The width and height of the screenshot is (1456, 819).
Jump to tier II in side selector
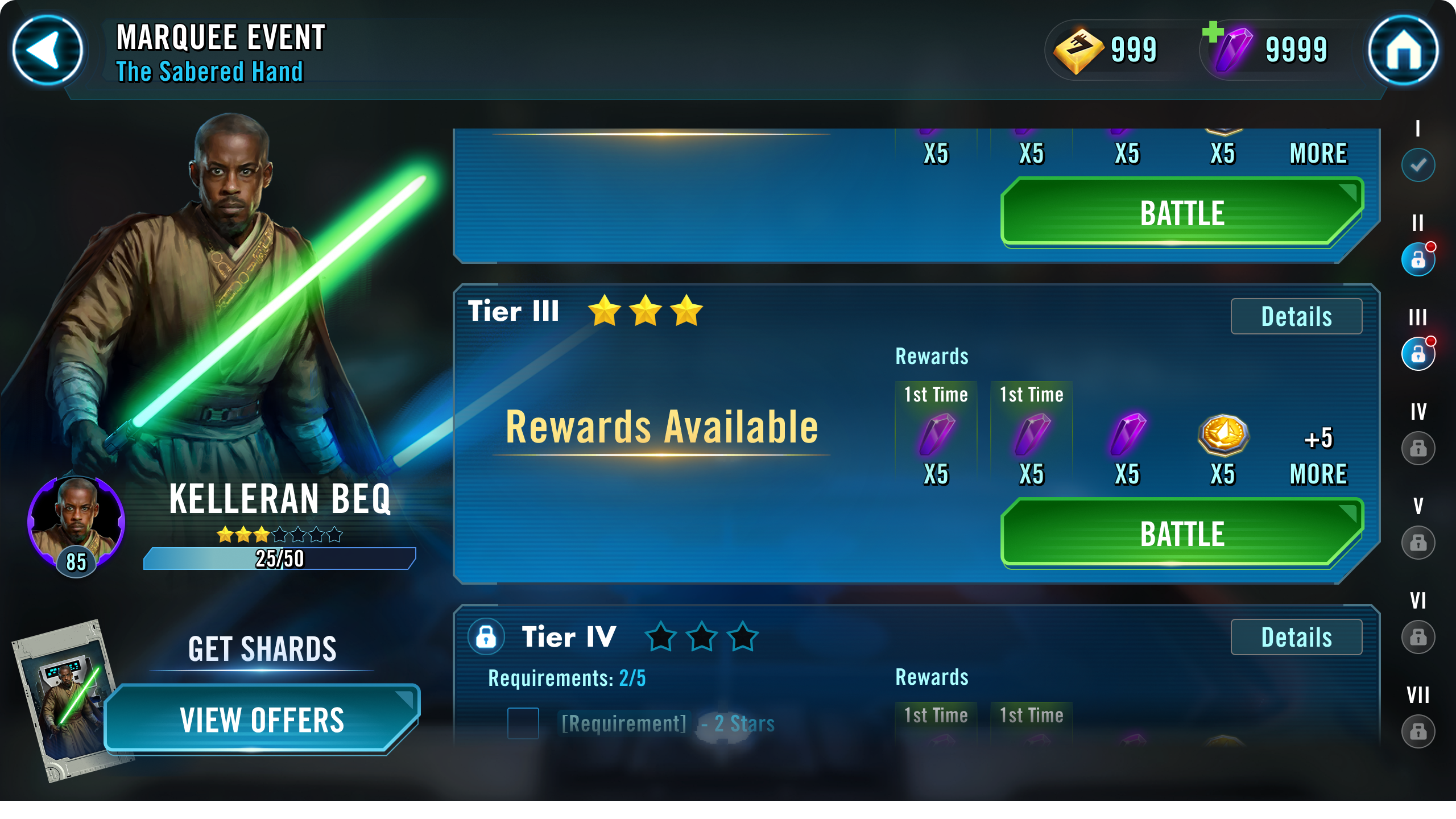click(1418, 259)
